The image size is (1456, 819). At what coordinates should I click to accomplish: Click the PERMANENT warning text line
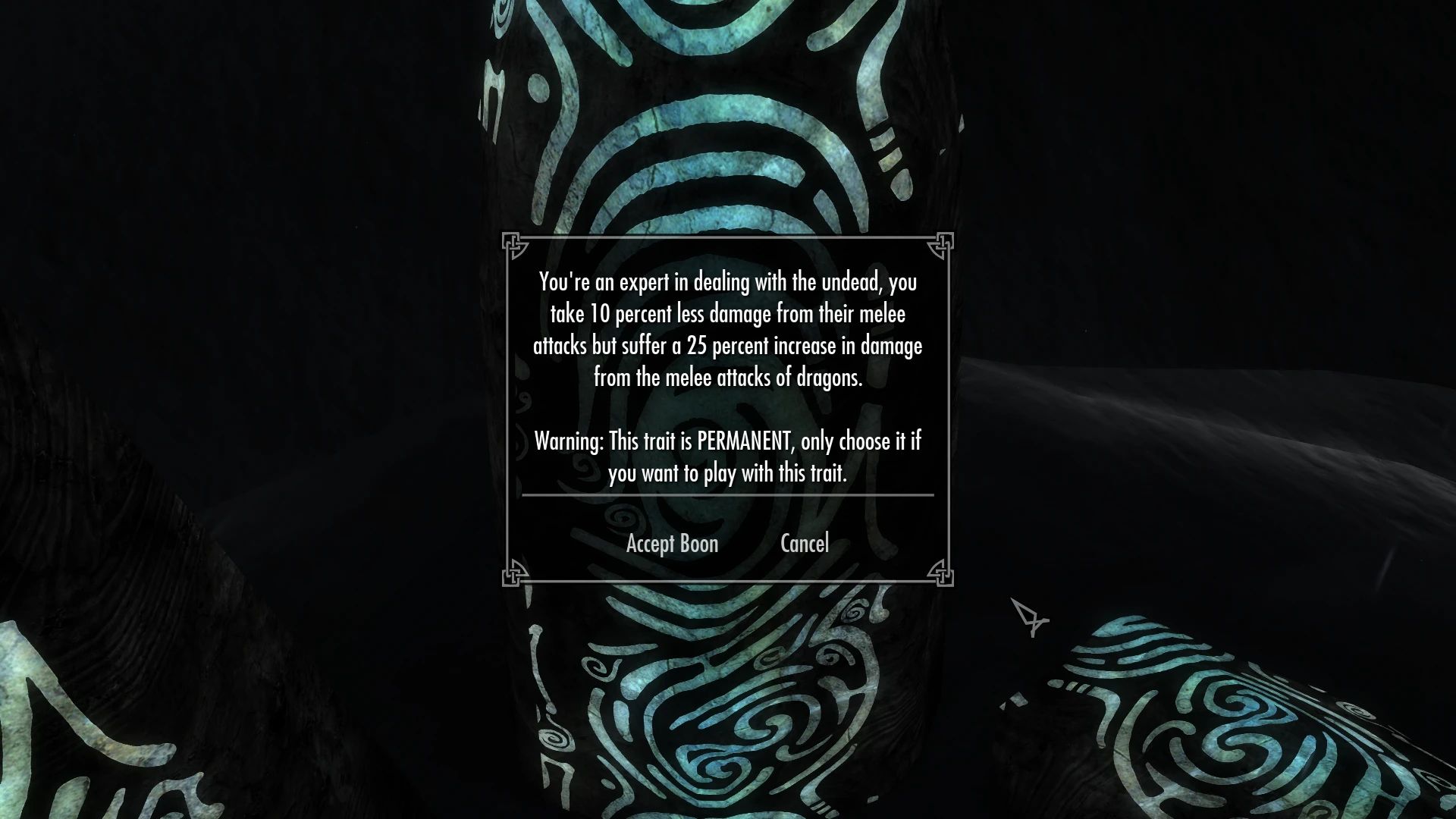click(726, 441)
